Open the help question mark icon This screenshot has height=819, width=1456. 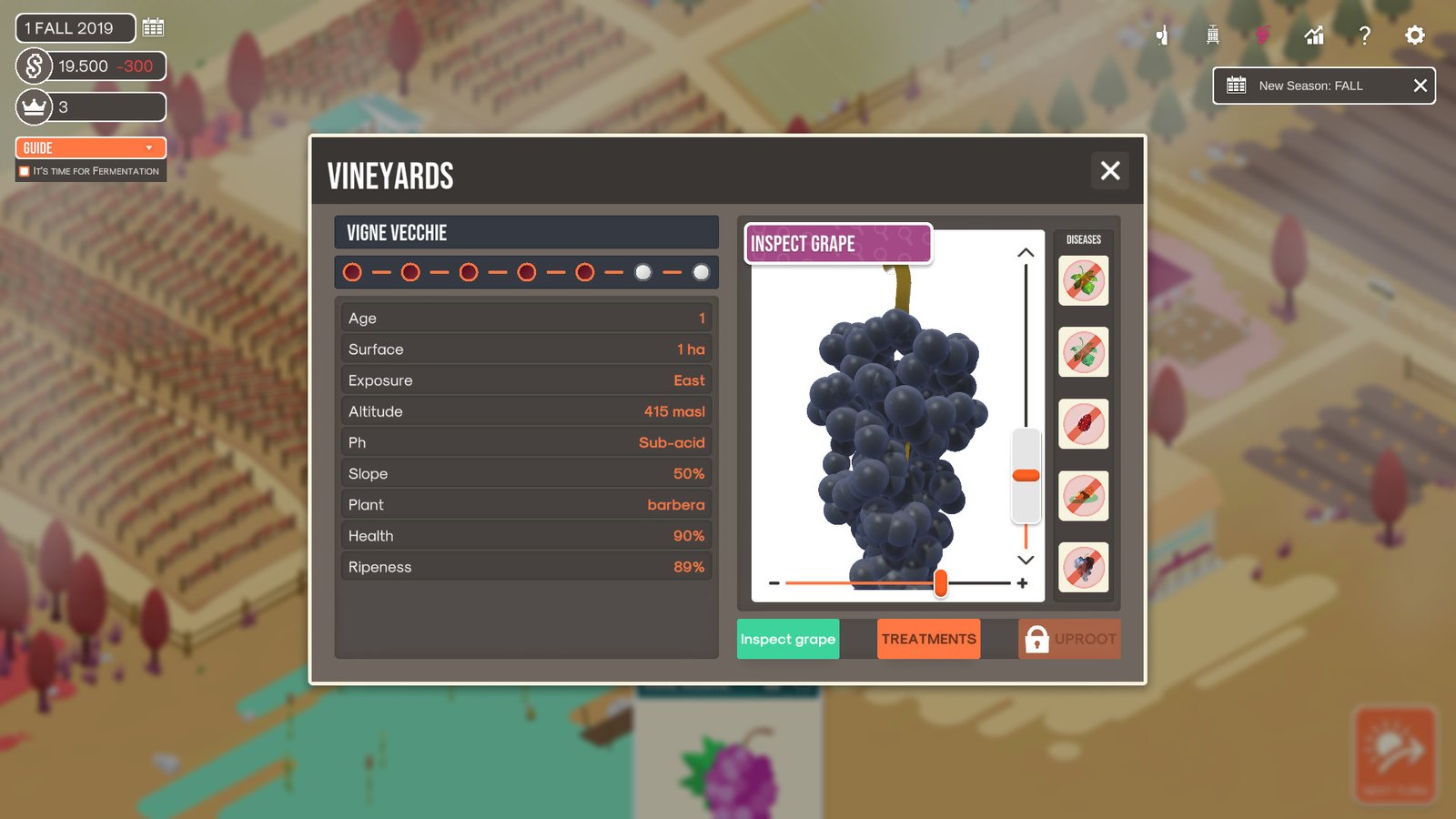[1364, 35]
